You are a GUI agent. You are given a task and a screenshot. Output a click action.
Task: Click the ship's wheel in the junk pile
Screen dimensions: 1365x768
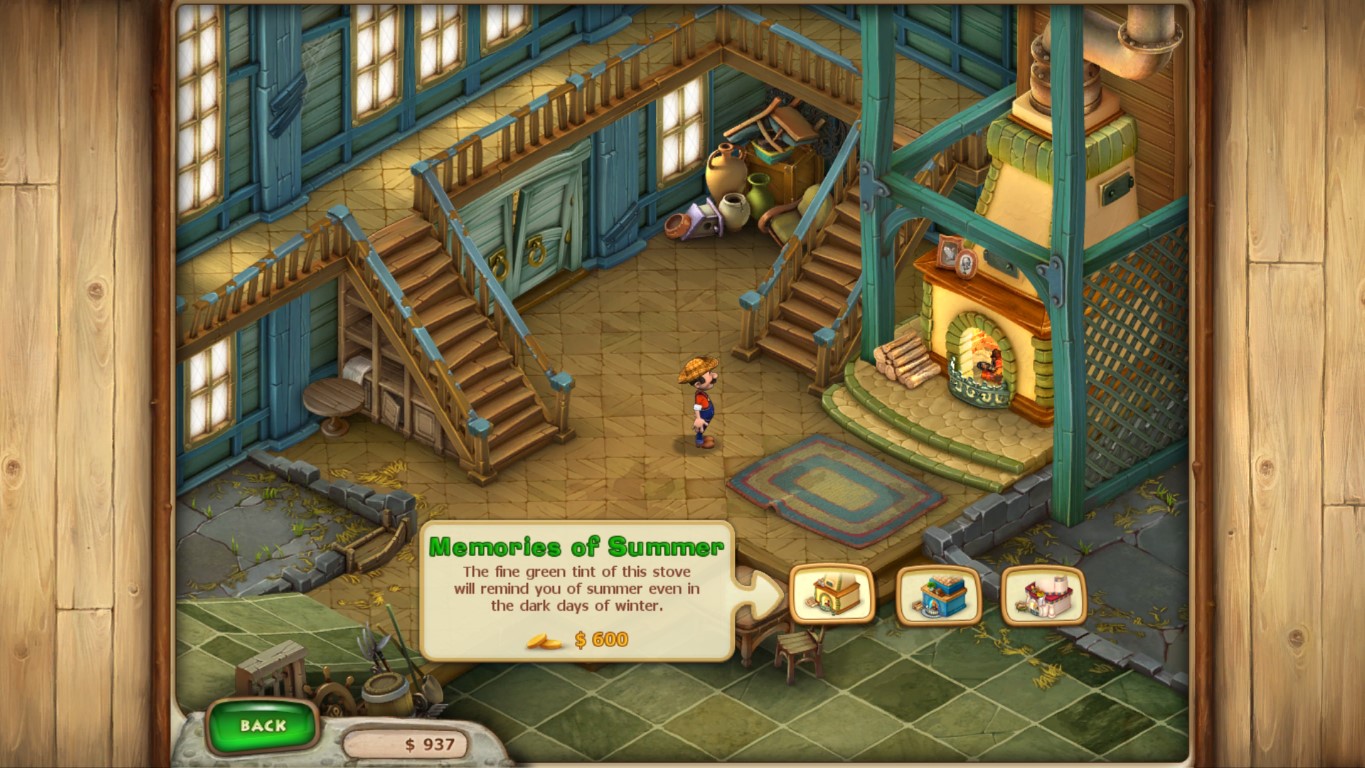coord(335,698)
